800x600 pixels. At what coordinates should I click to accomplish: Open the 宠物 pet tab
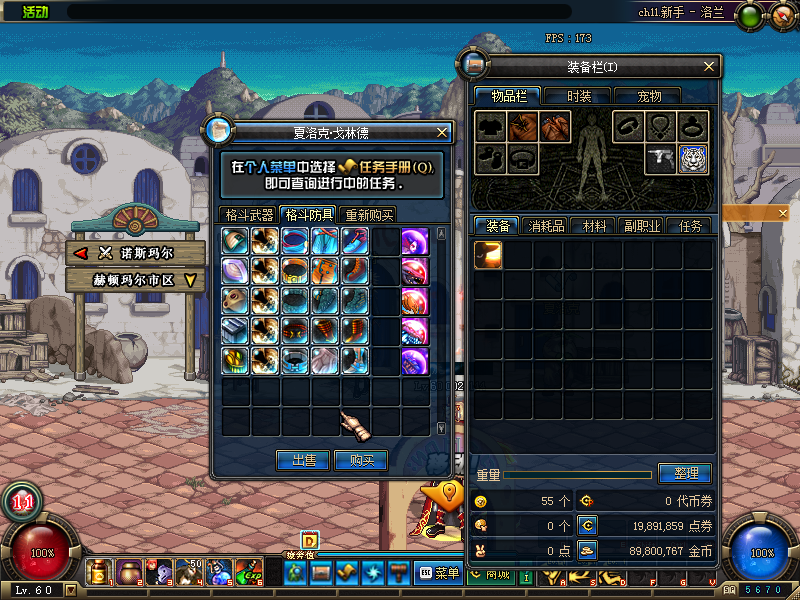tap(649, 96)
